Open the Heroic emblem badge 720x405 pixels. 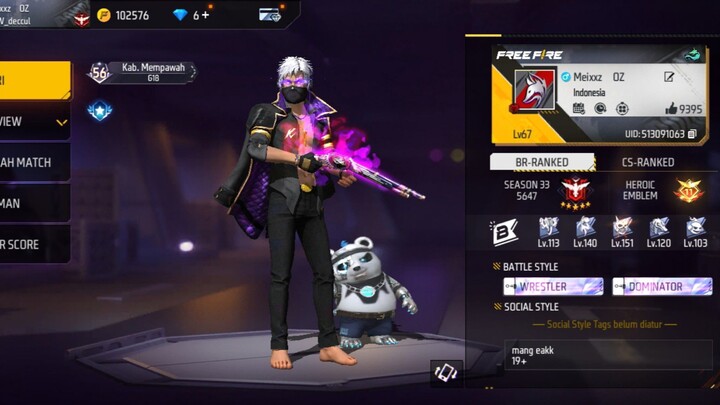tap(687, 189)
